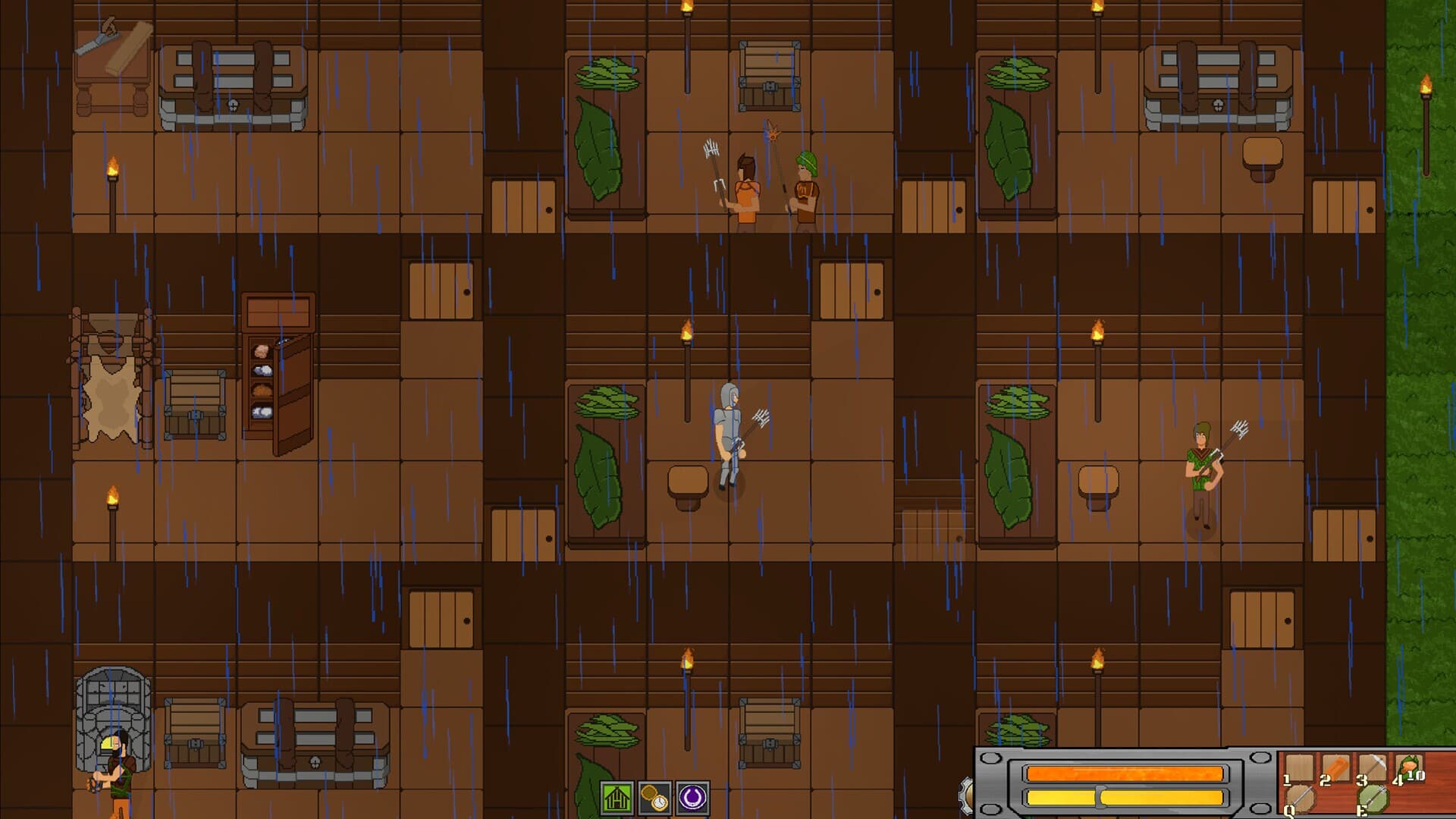Open settings via the gear icon
This screenshot has width=1456, height=819.
967,795
